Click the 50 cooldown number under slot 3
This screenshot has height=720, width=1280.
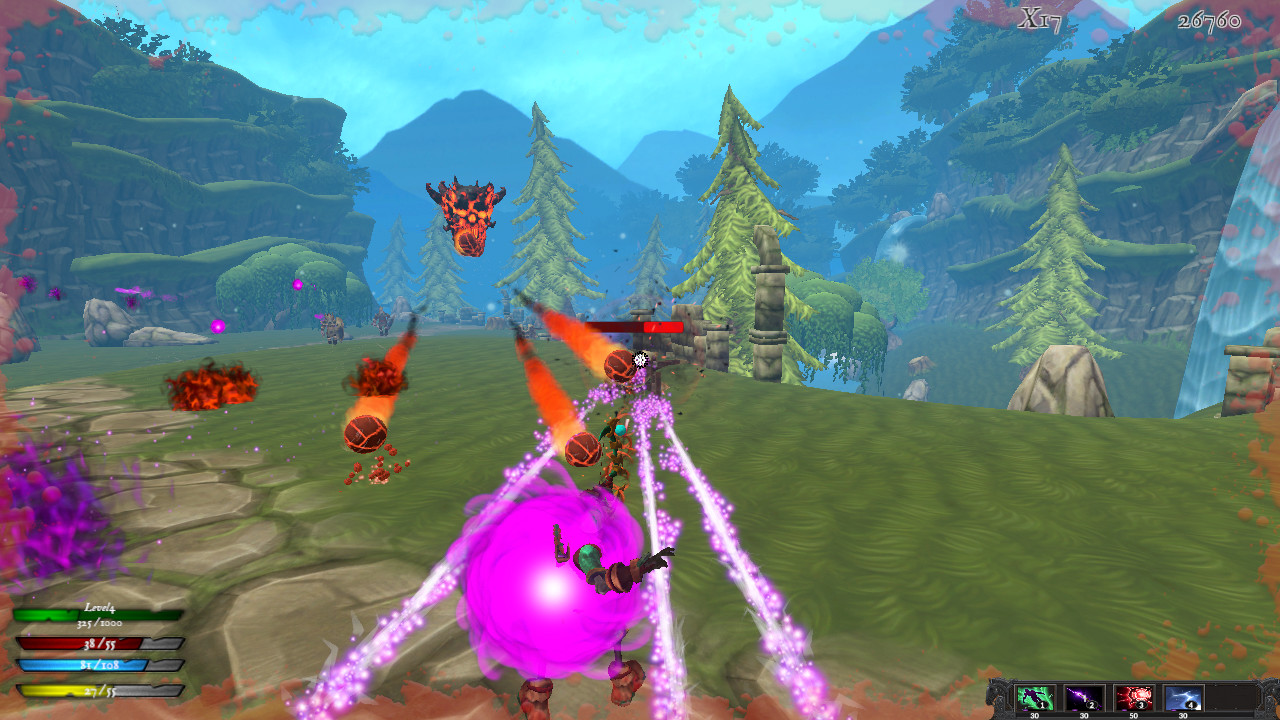point(1136,716)
